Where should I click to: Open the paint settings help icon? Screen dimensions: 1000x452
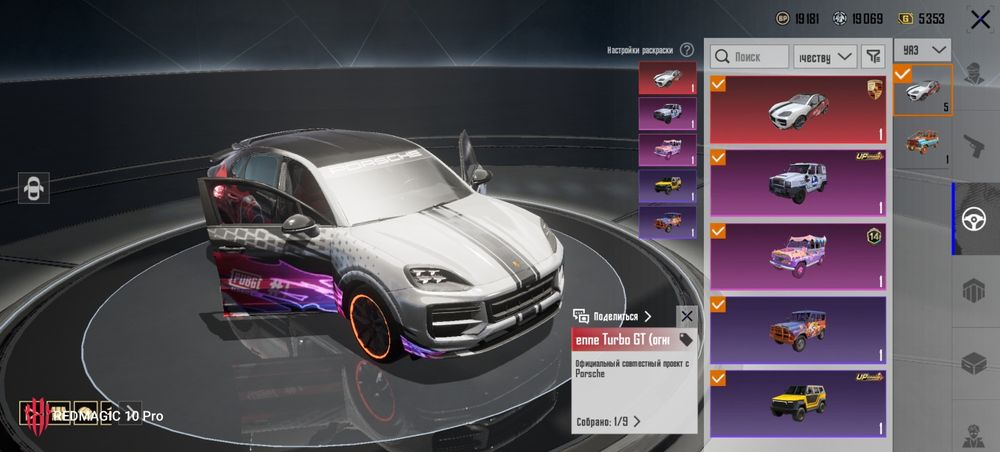point(687,49)
